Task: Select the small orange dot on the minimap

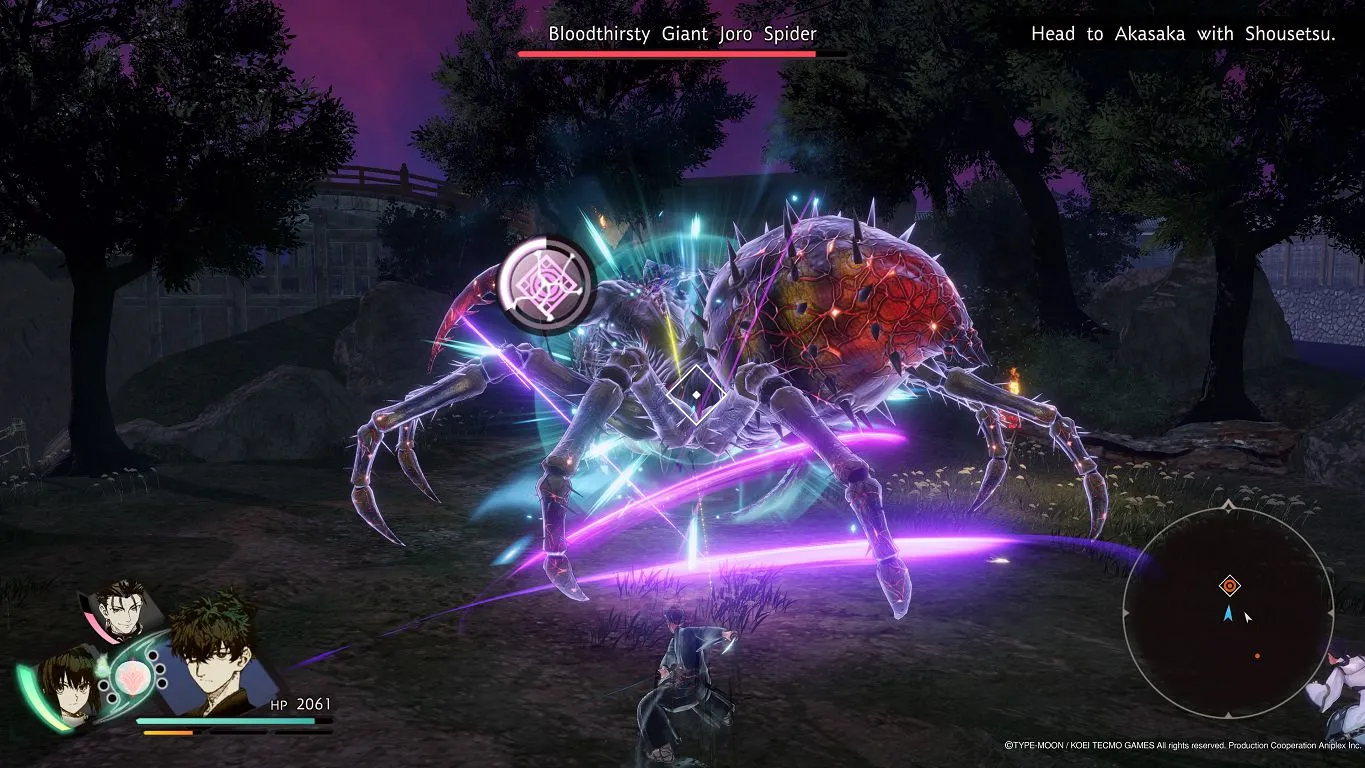Action: coord(1257,656)
